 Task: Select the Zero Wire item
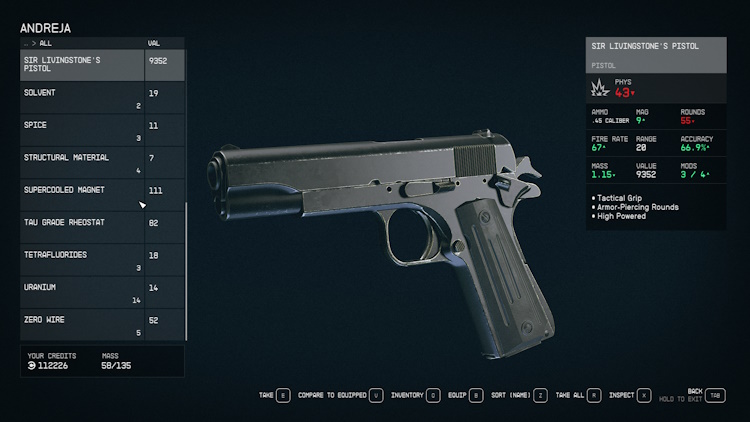coord(84,325)
